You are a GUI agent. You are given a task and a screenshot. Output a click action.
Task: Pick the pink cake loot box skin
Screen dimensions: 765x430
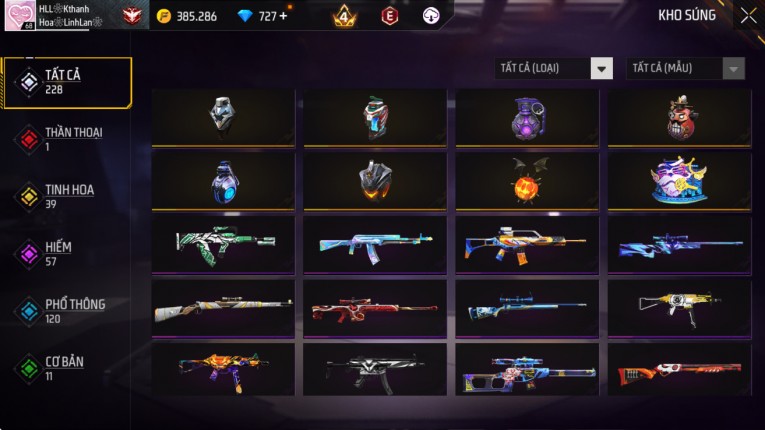coord(679,181)
